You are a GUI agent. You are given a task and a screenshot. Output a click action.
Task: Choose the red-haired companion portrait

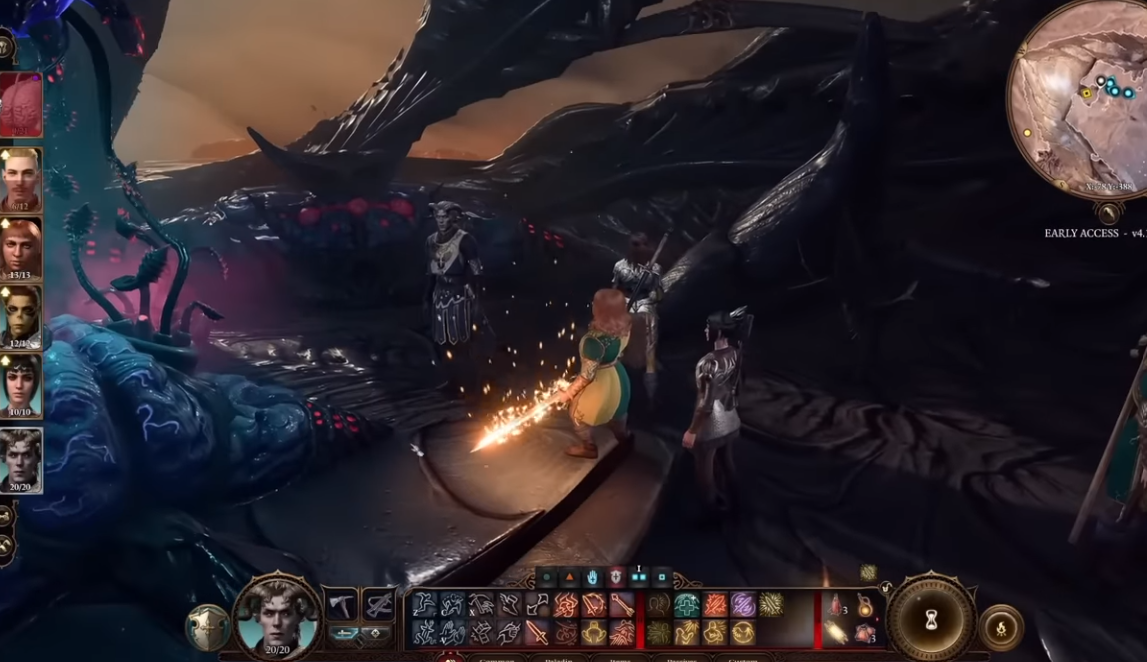(21, 247)
